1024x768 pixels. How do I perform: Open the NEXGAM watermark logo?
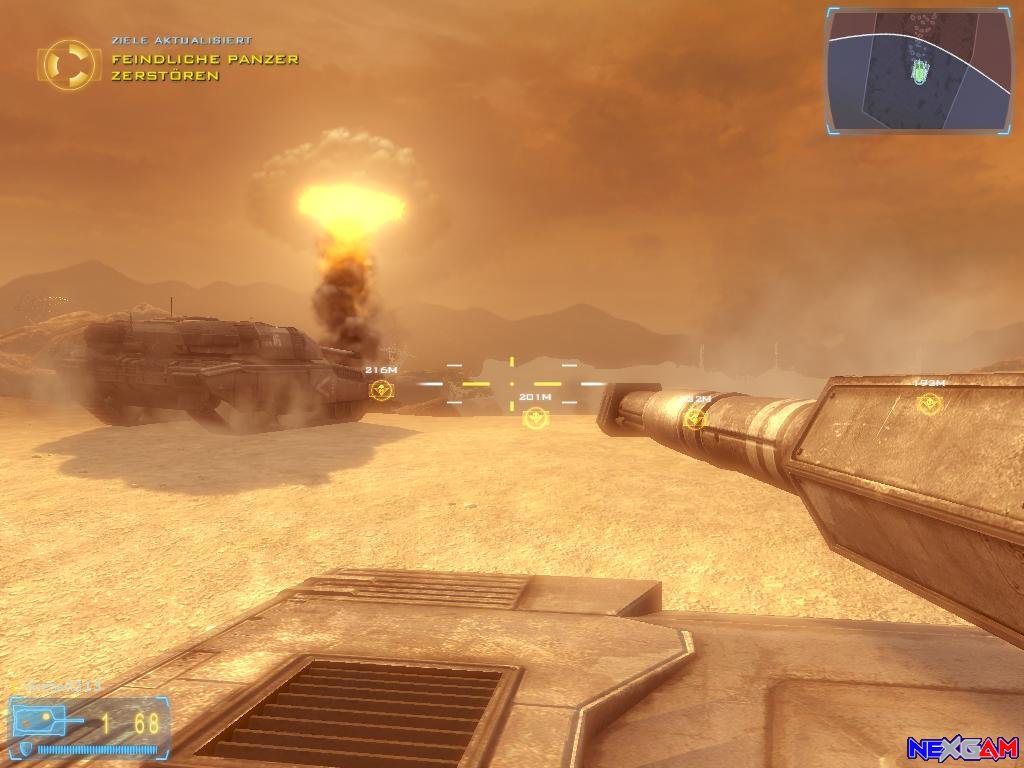point(962,747)
